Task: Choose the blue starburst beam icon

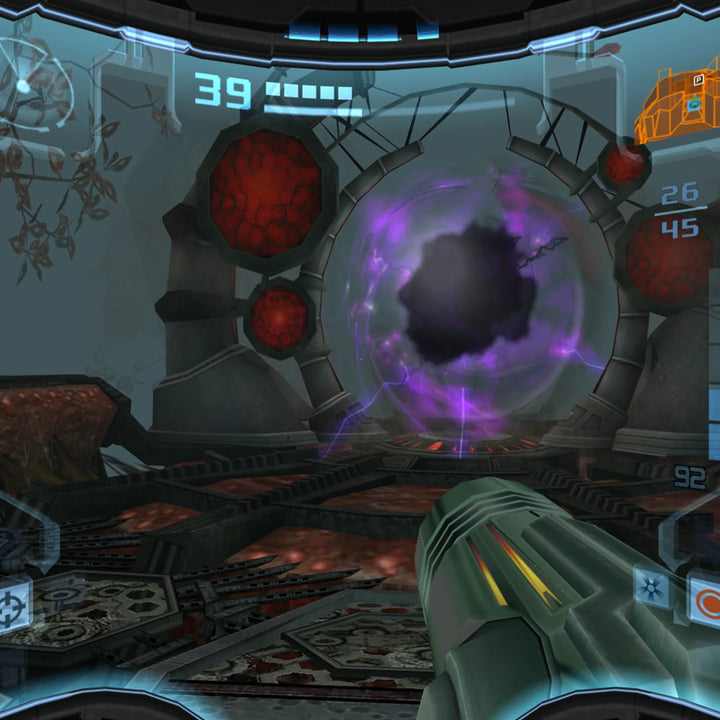Action: [x=651, y=587]
